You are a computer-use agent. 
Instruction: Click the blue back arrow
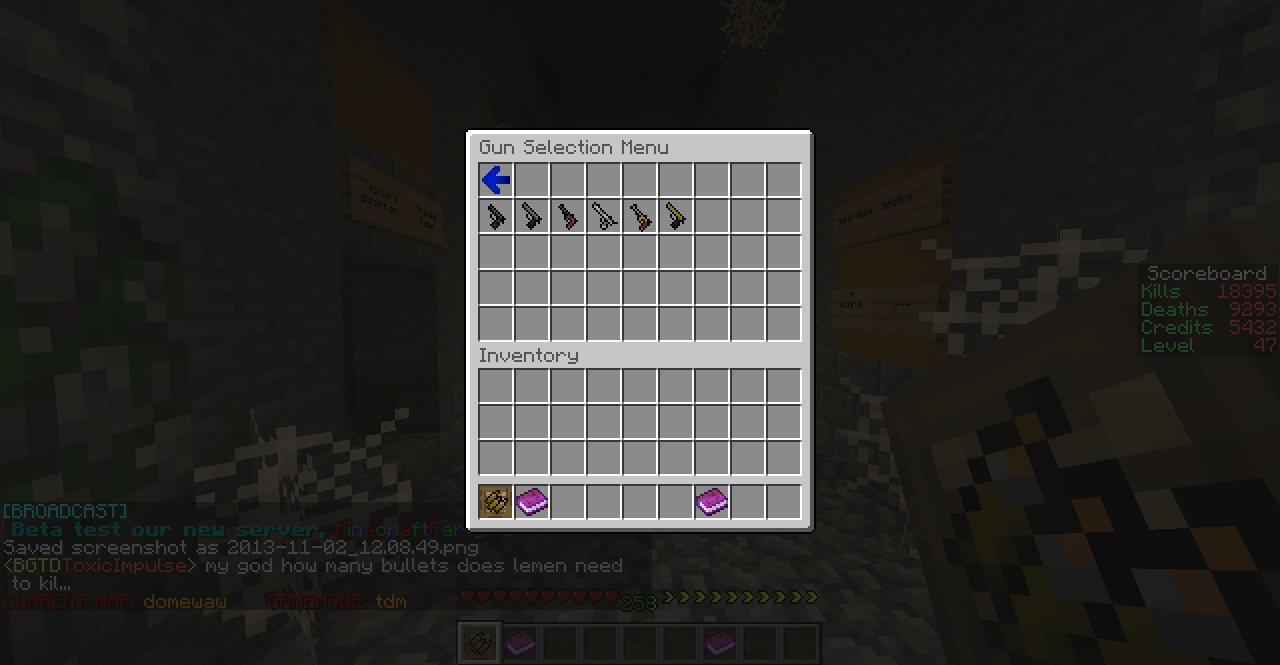[496, 180]
